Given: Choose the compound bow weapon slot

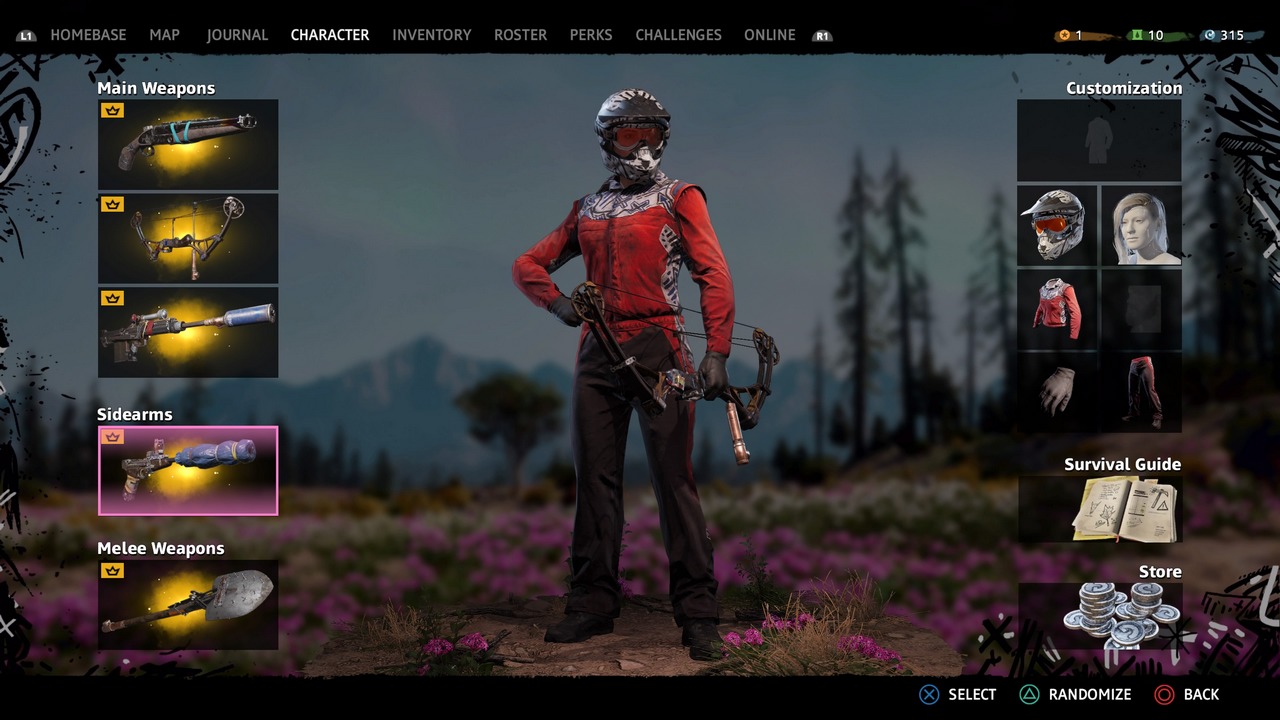Looking at the screenshot, I should click(188, 238).
